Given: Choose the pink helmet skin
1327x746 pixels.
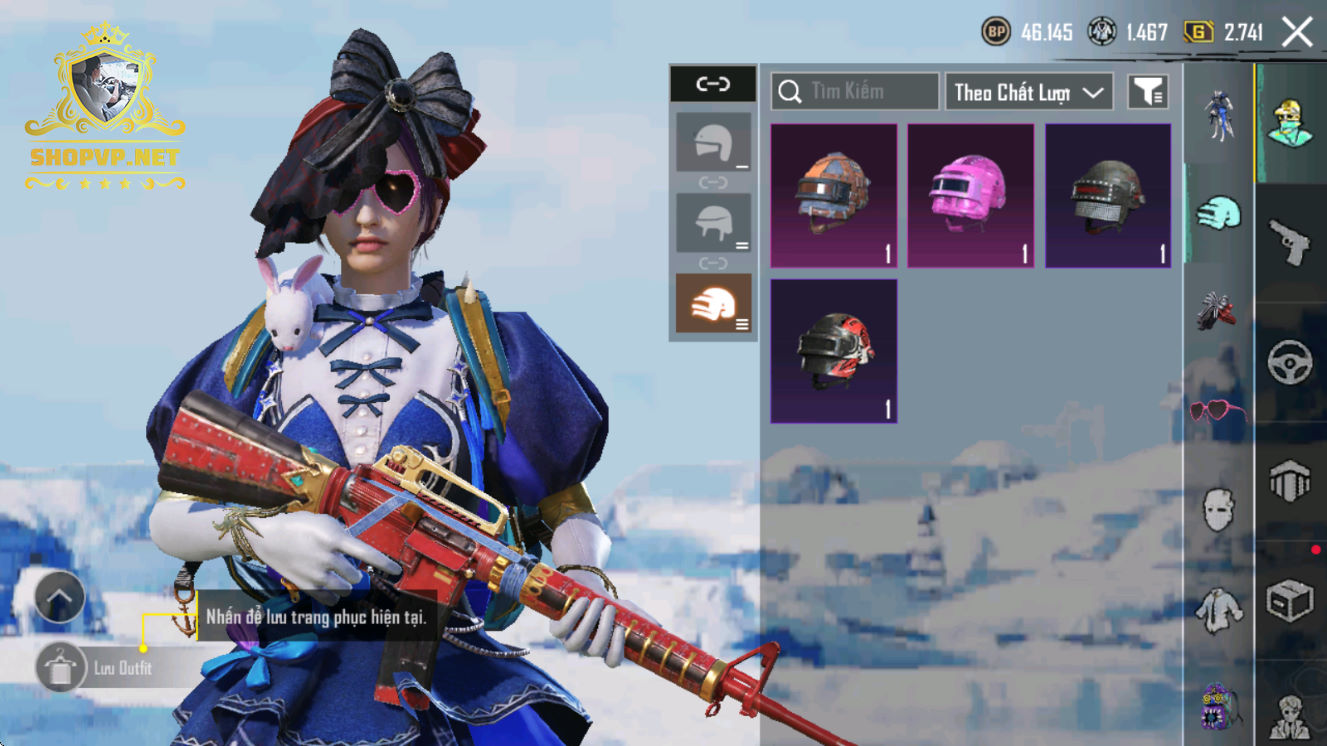Looking at the screenshot, I should coord(970,195).
